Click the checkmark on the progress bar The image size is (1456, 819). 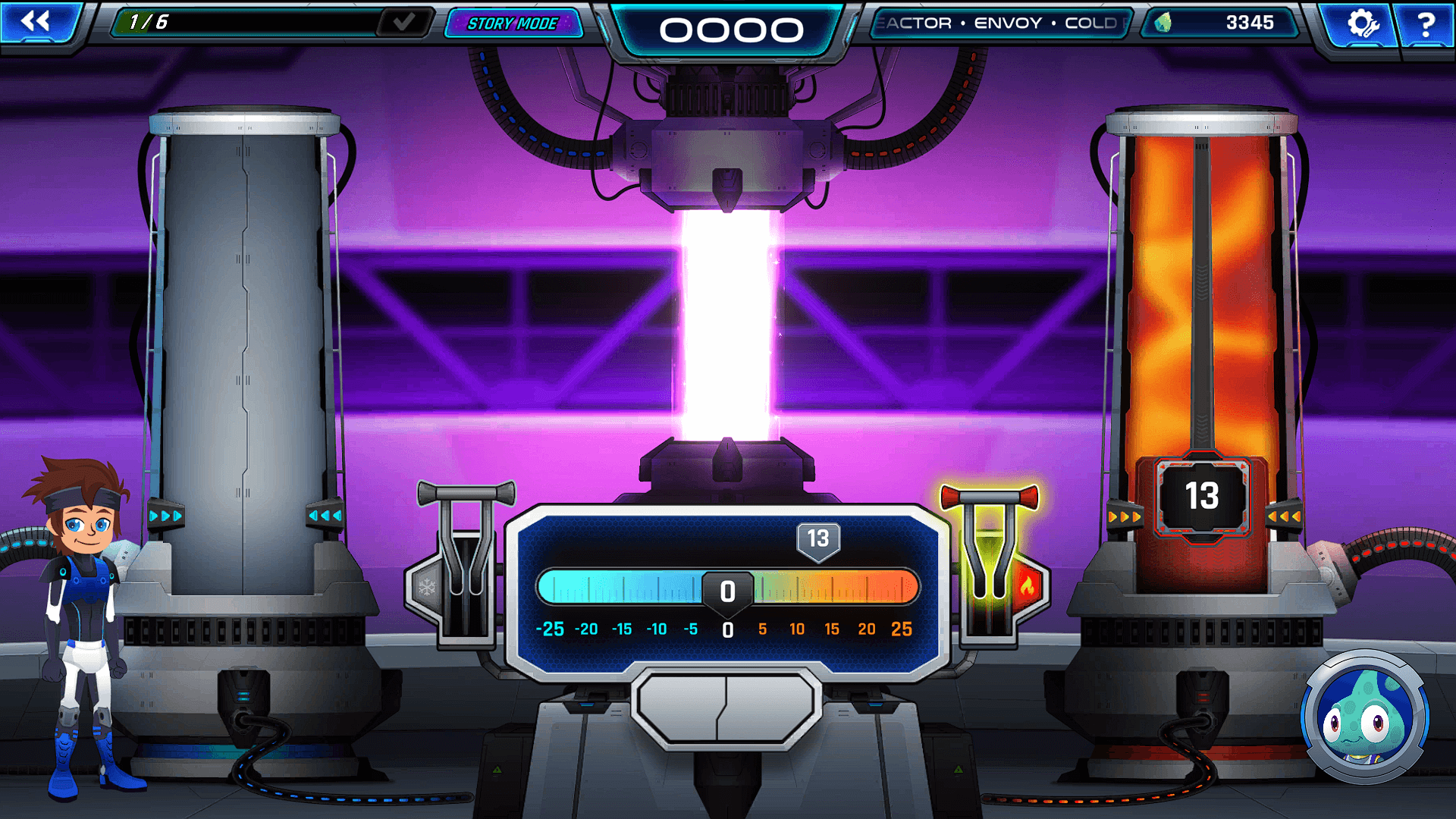coord(402,20)
